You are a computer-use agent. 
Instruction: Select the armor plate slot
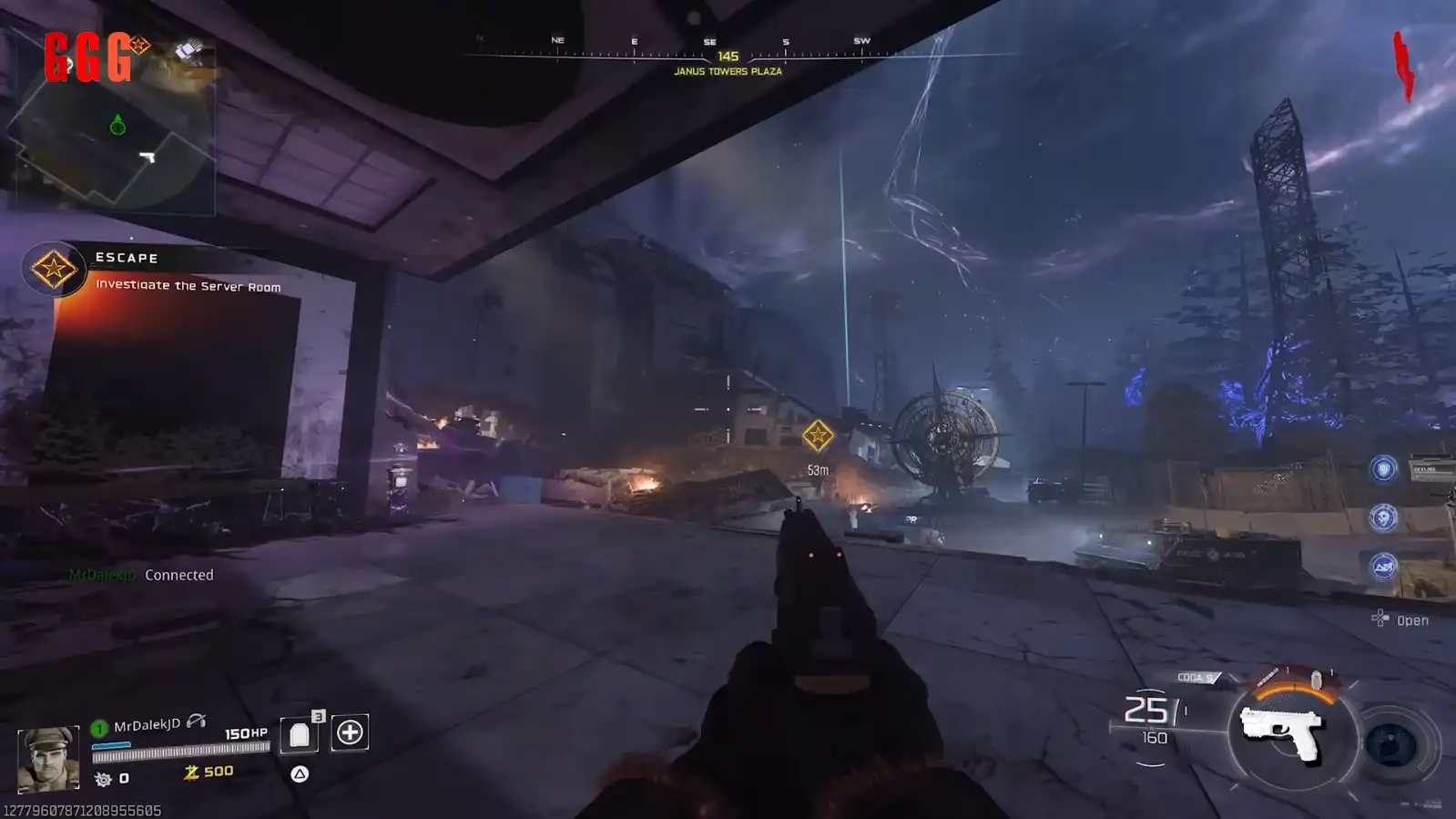pos(300,733)
